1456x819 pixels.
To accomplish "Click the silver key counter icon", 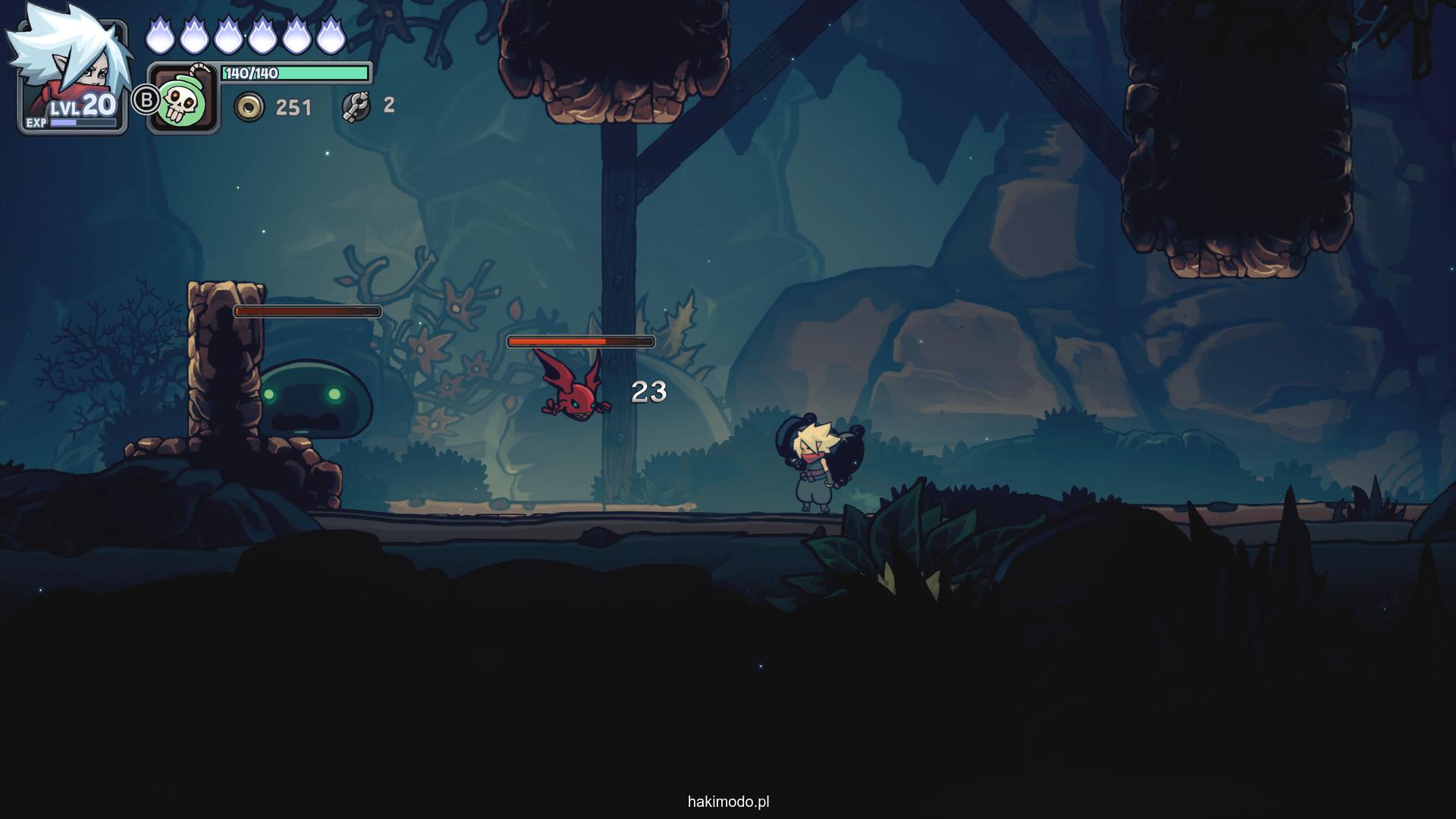I will 356,106.
